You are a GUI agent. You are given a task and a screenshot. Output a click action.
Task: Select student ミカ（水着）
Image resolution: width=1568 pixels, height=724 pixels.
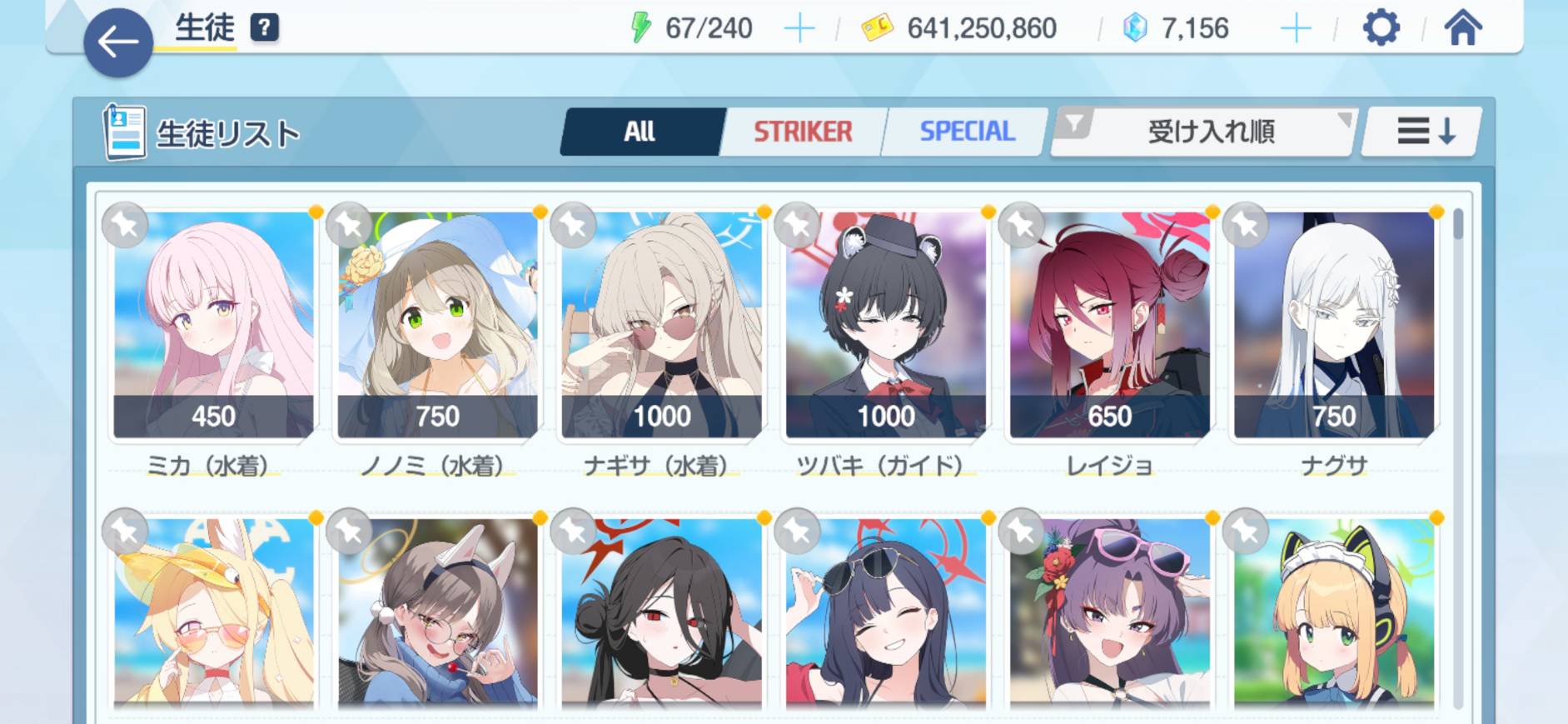(213, 325)
